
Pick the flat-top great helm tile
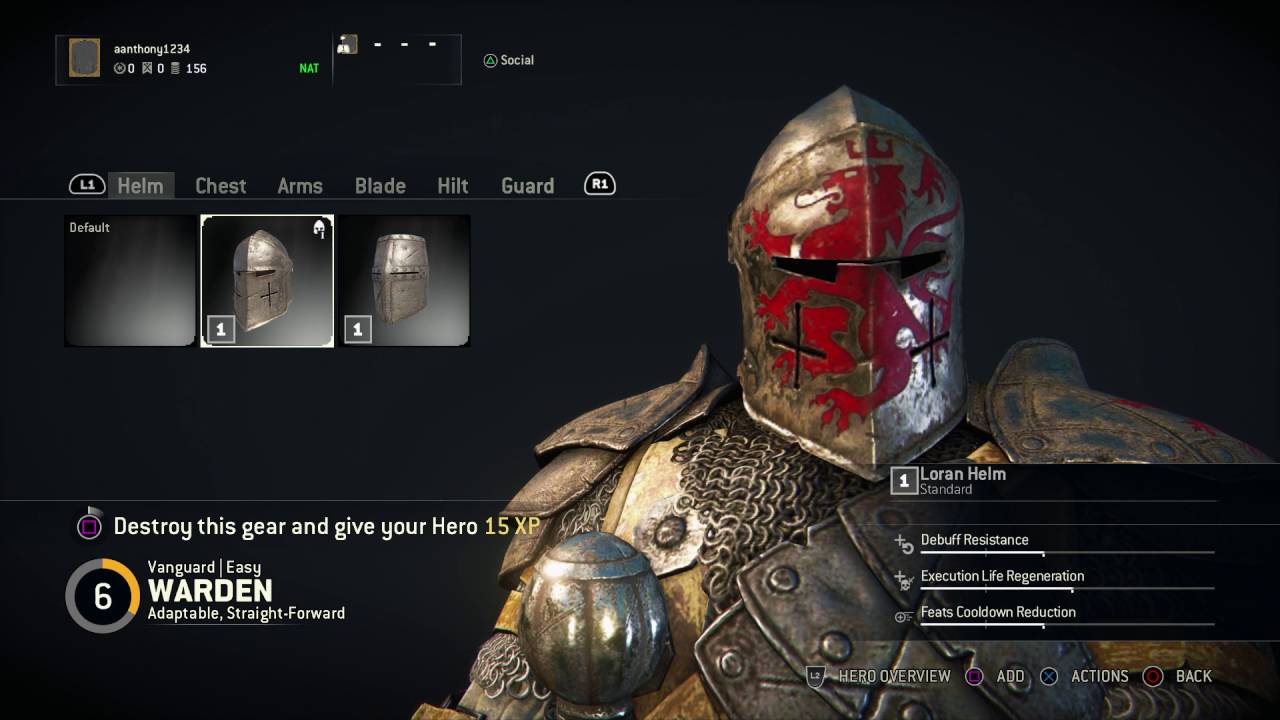[x=404, y=281]
